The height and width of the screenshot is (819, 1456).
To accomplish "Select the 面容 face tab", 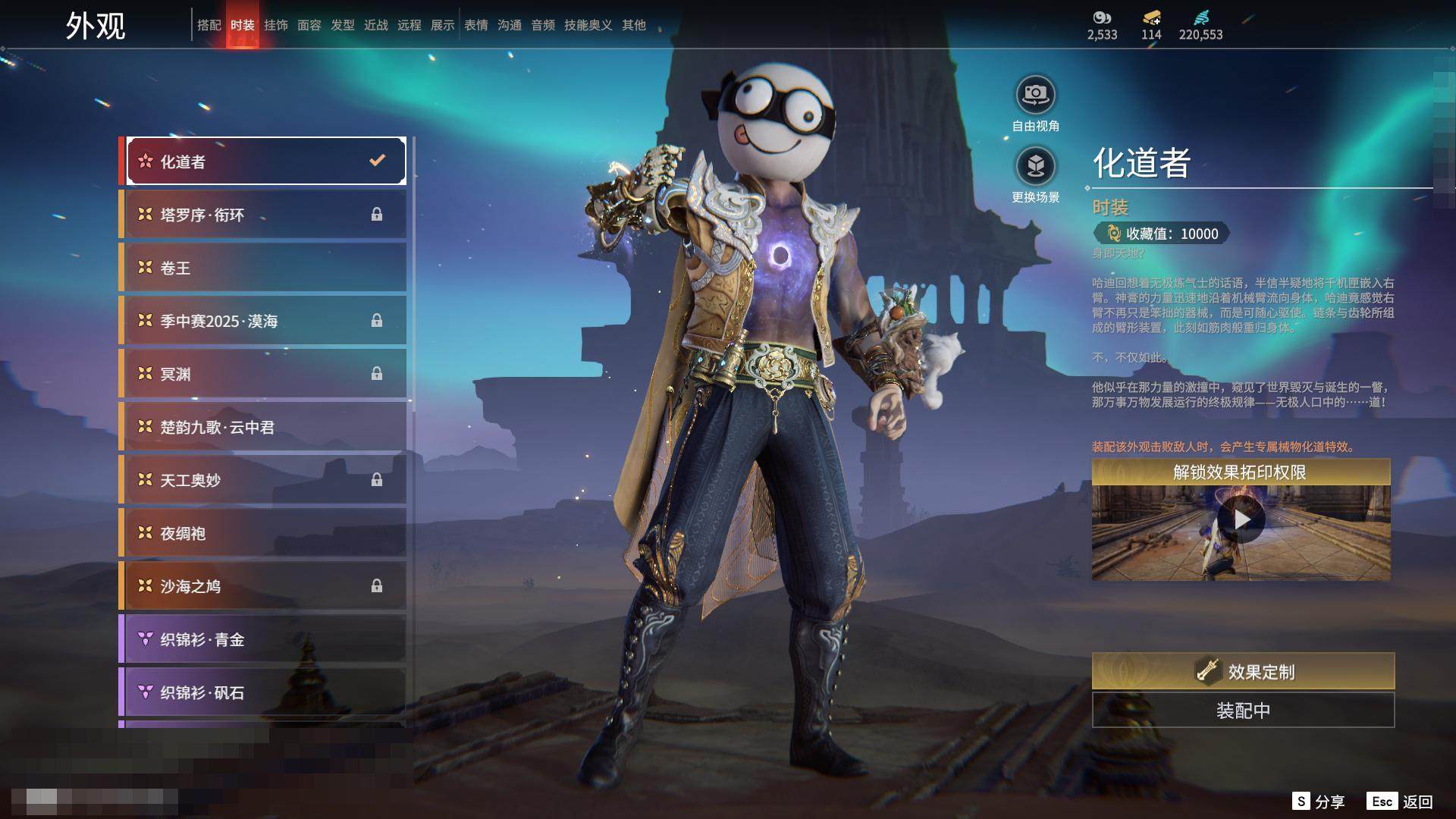I will (309, 25).
